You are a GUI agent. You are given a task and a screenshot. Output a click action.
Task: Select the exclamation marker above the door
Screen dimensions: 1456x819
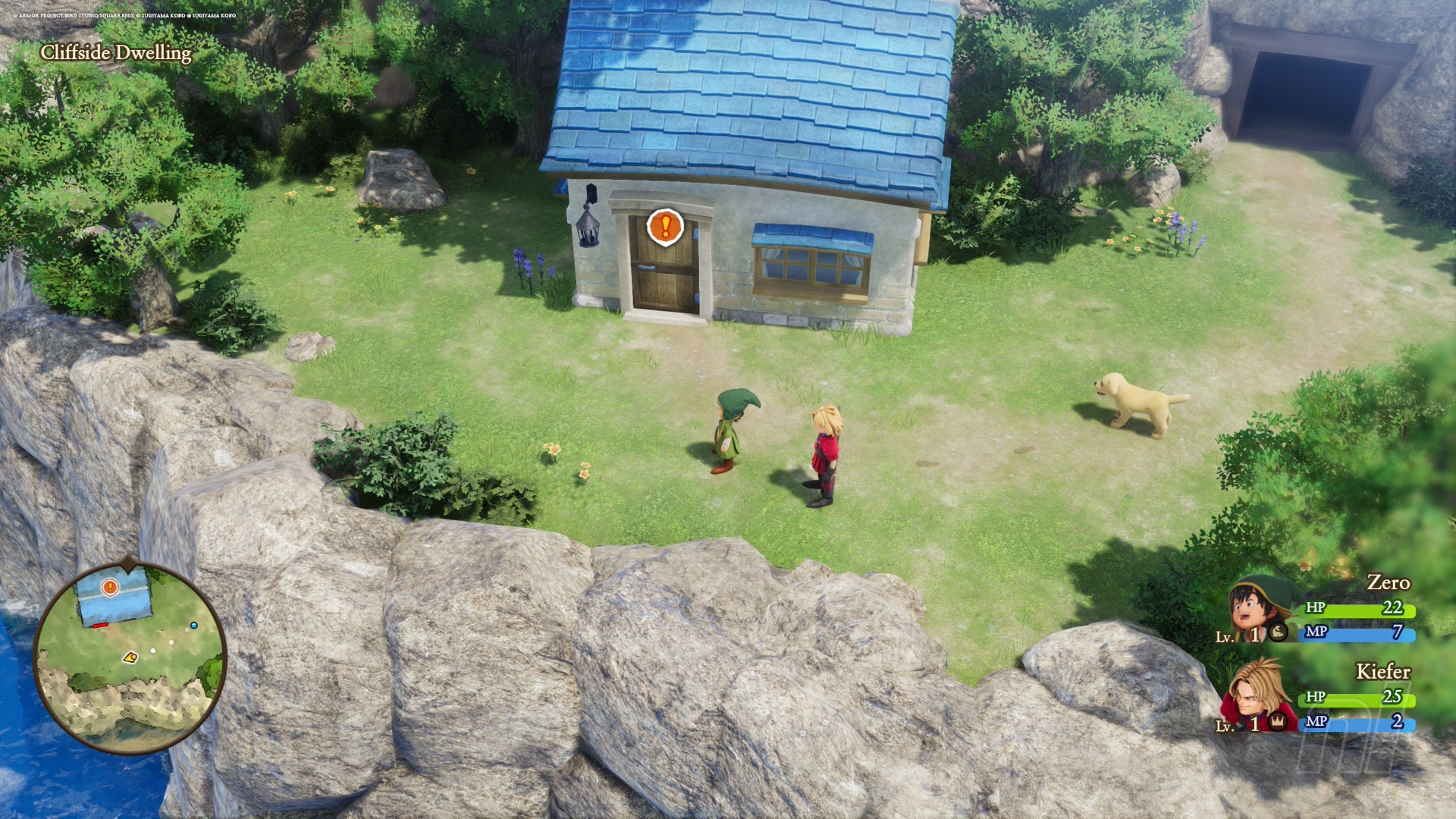[x=665, y=226]
